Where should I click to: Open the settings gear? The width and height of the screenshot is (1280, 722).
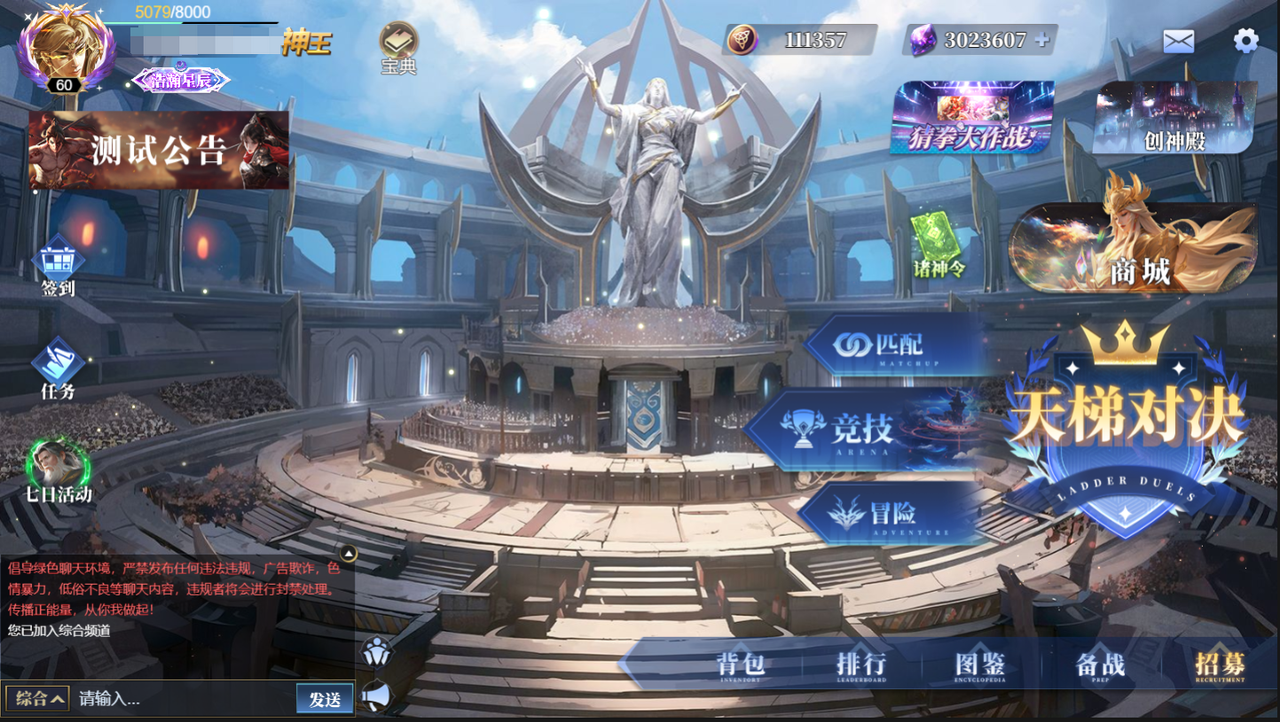[x=1244, y=40]
